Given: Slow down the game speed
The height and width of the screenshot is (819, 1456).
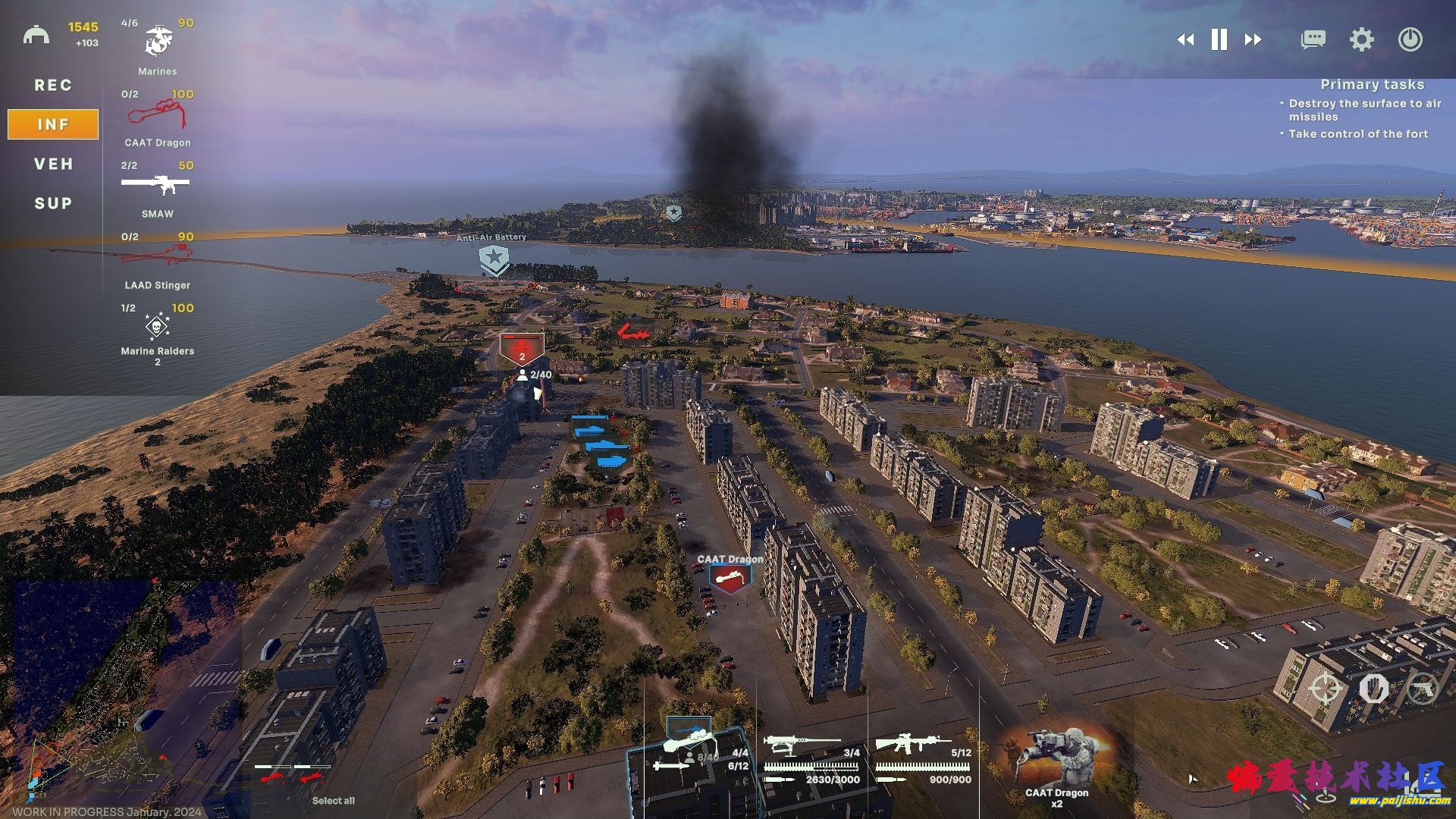Looking at the screenshot, I should tap(1185, 40).
